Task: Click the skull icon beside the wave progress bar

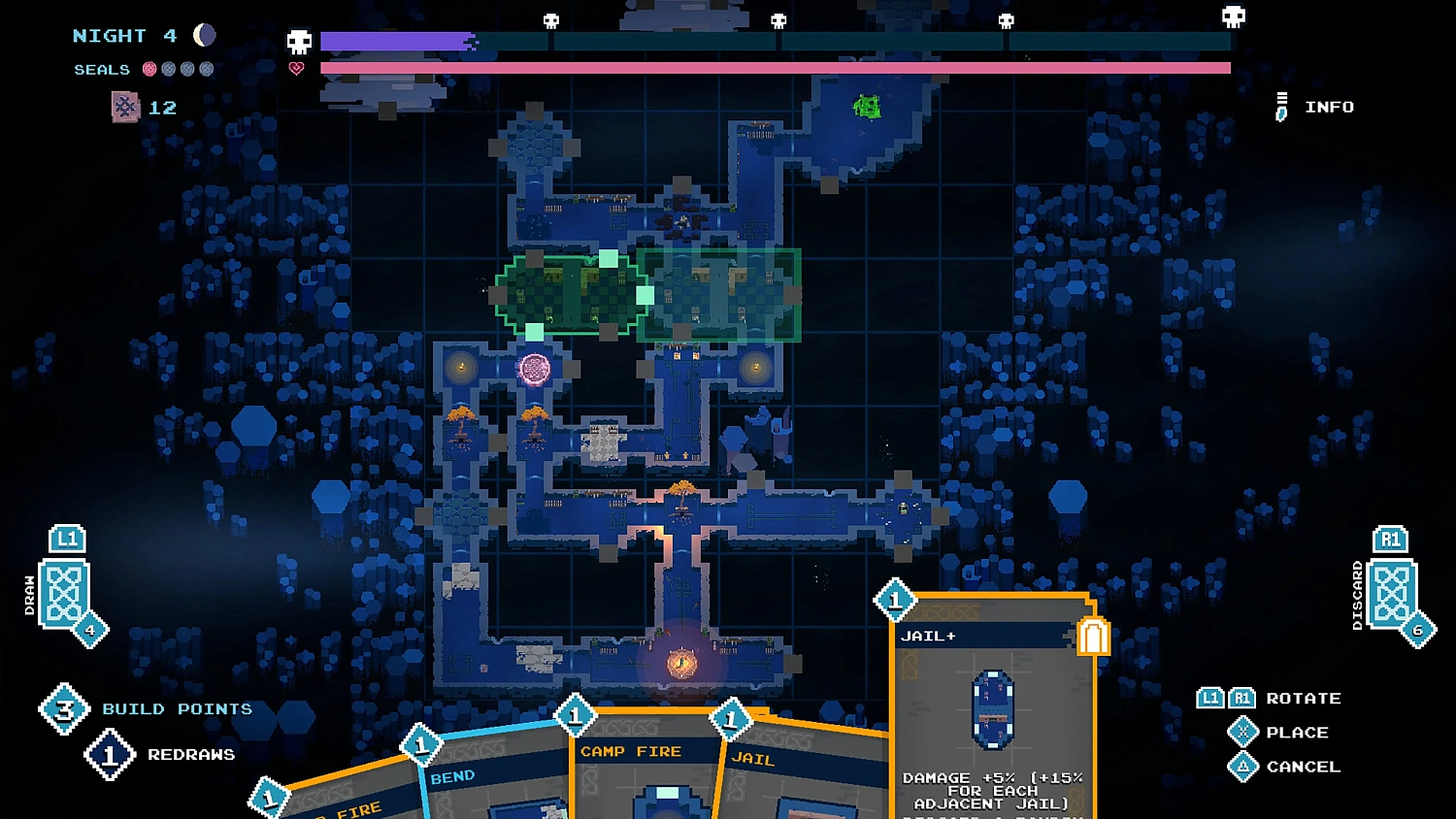Action: (x=297, y=41)
